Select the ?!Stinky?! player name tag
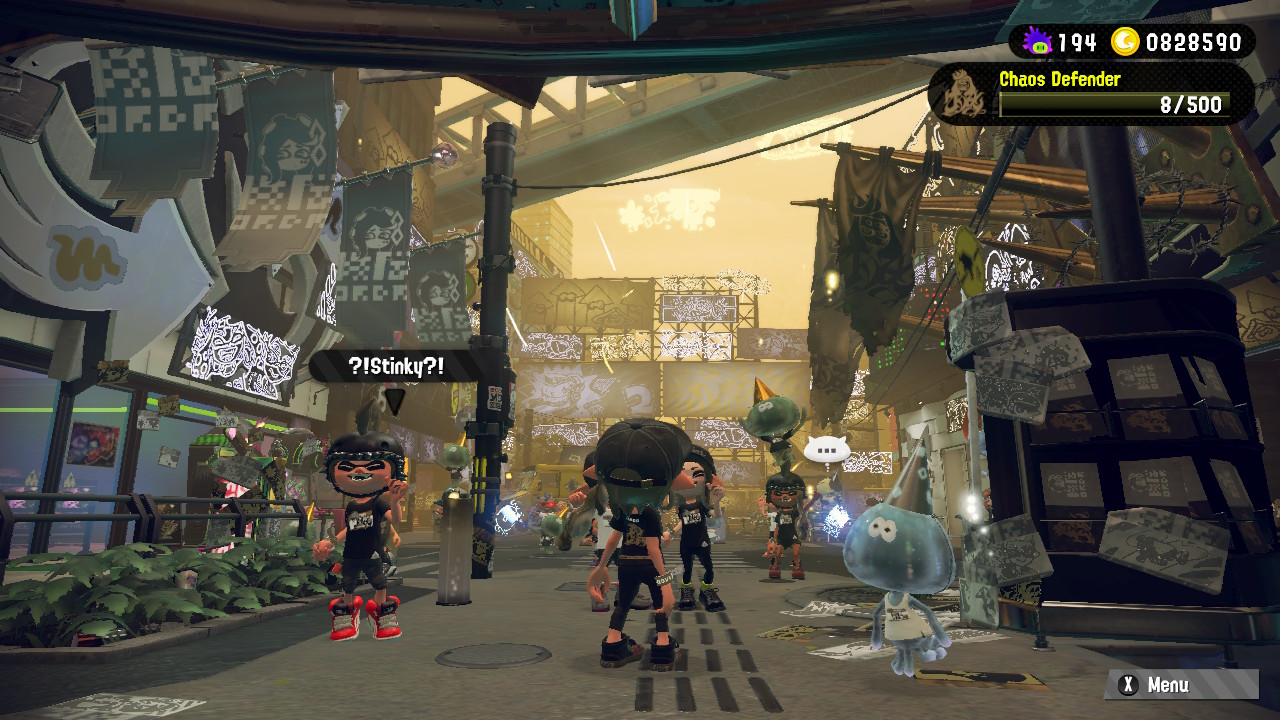1280x720 pixels. click(397, 366)
